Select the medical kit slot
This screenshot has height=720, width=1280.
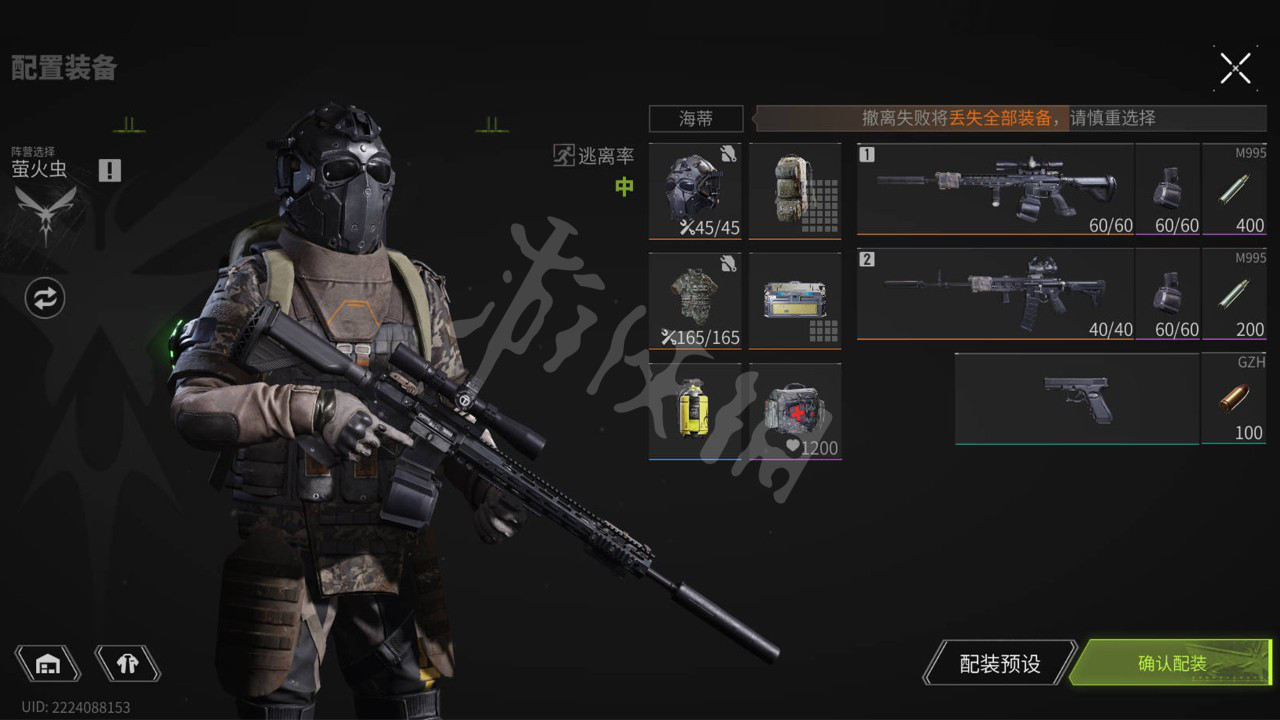(795, 410)
